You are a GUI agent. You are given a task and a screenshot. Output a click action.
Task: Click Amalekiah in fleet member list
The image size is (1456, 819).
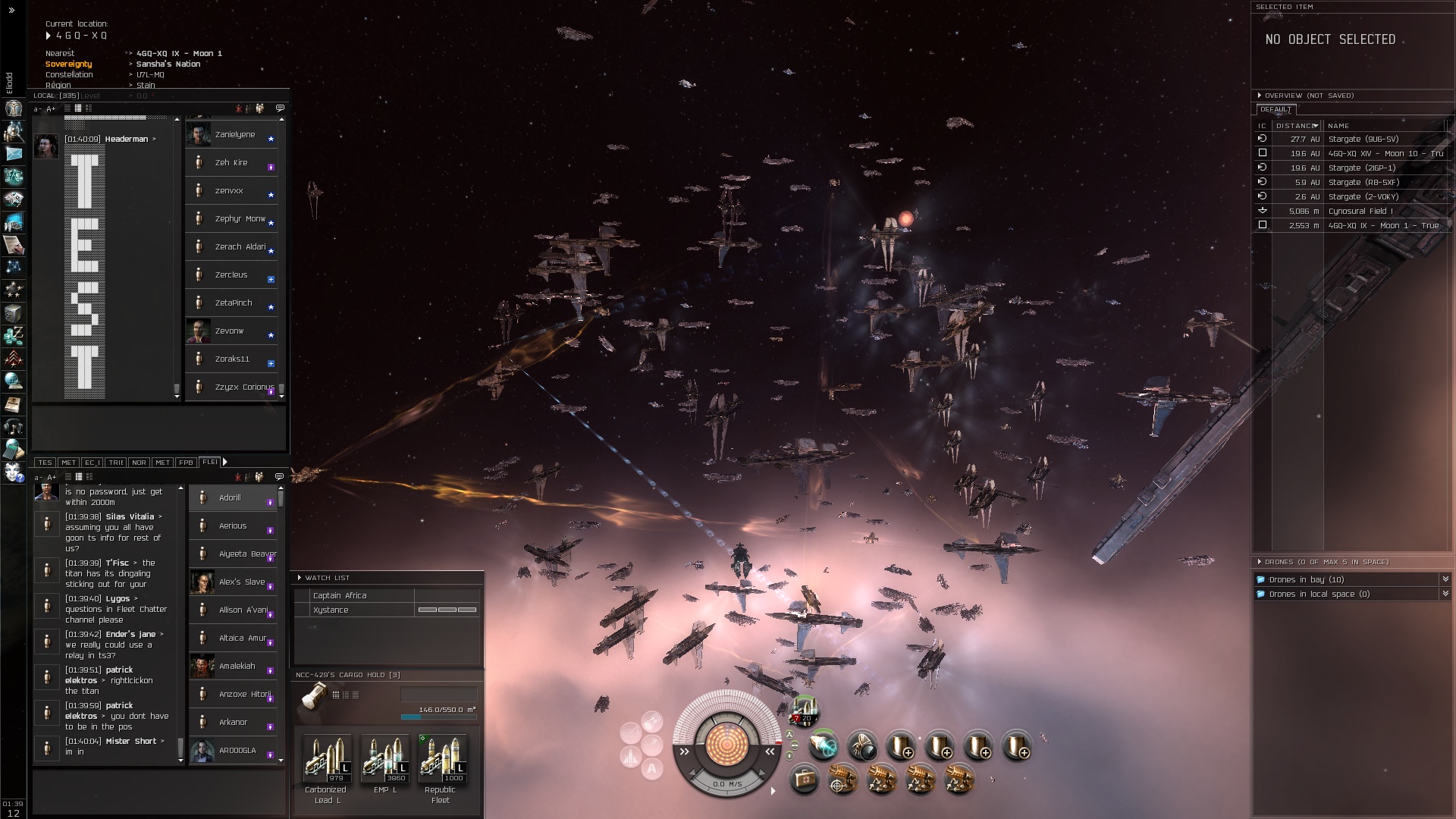click(237, 666)
